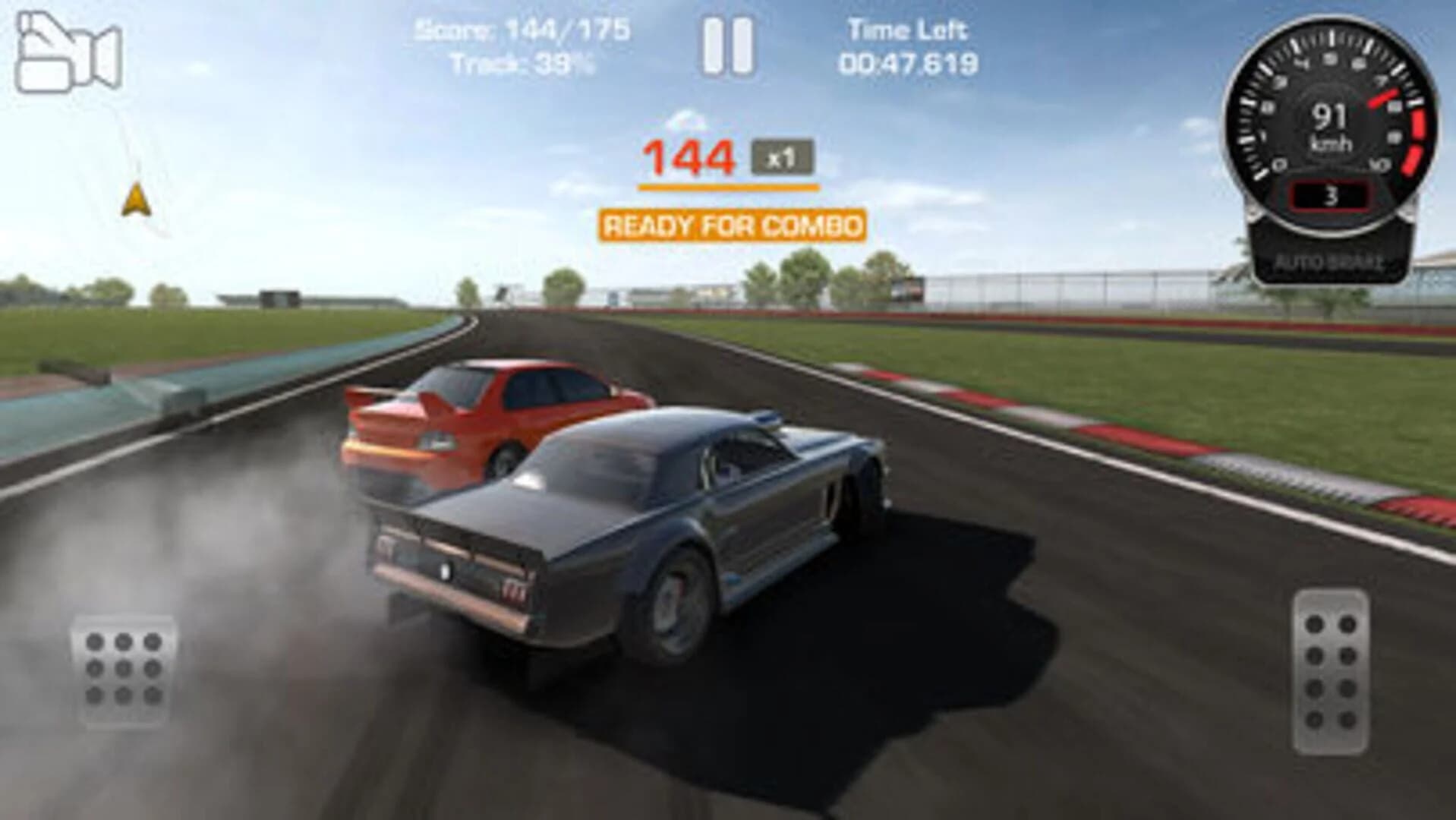
Task: Click the x1 combo multiplier badge
Action: tap(782, 154)
